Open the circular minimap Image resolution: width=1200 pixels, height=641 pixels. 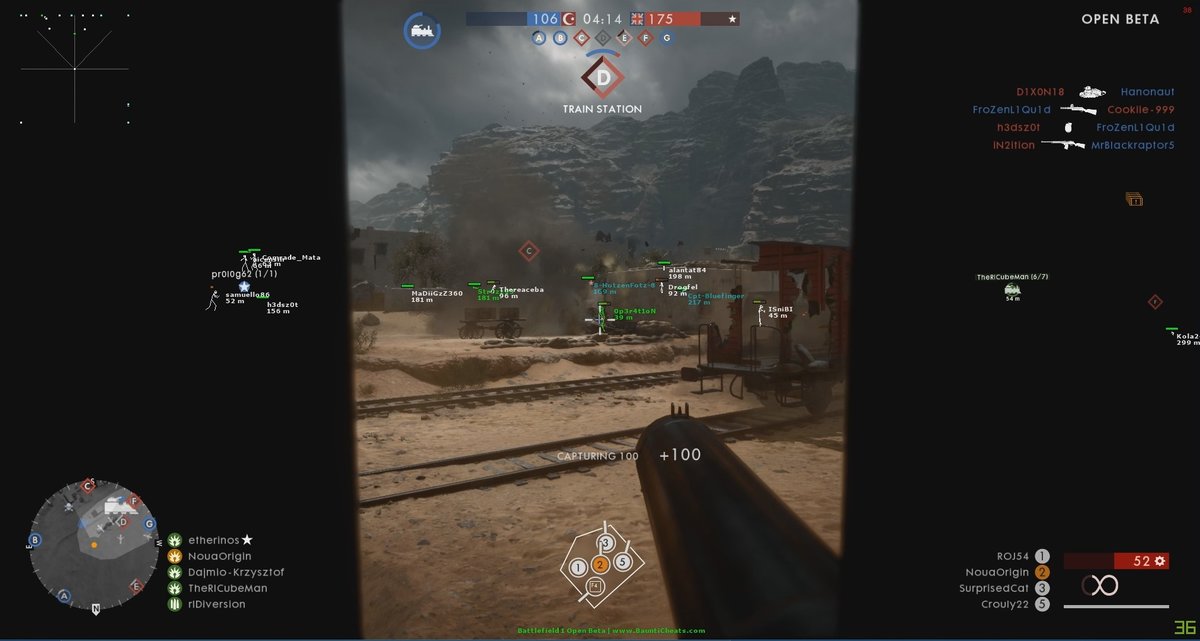(x=92, y=544)
